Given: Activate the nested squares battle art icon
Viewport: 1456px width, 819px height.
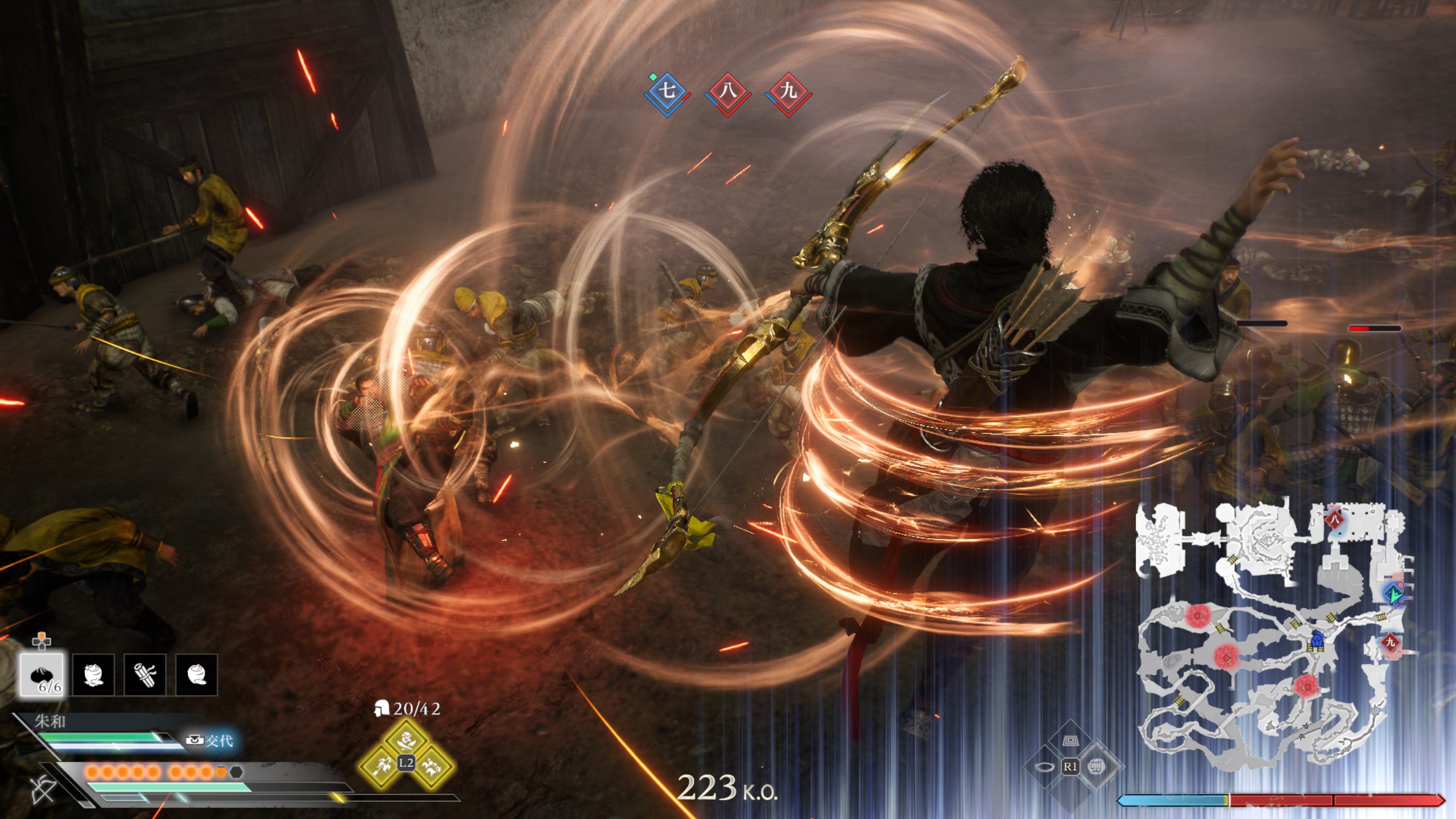Looking at the screenshot, I should point(1070,741).
